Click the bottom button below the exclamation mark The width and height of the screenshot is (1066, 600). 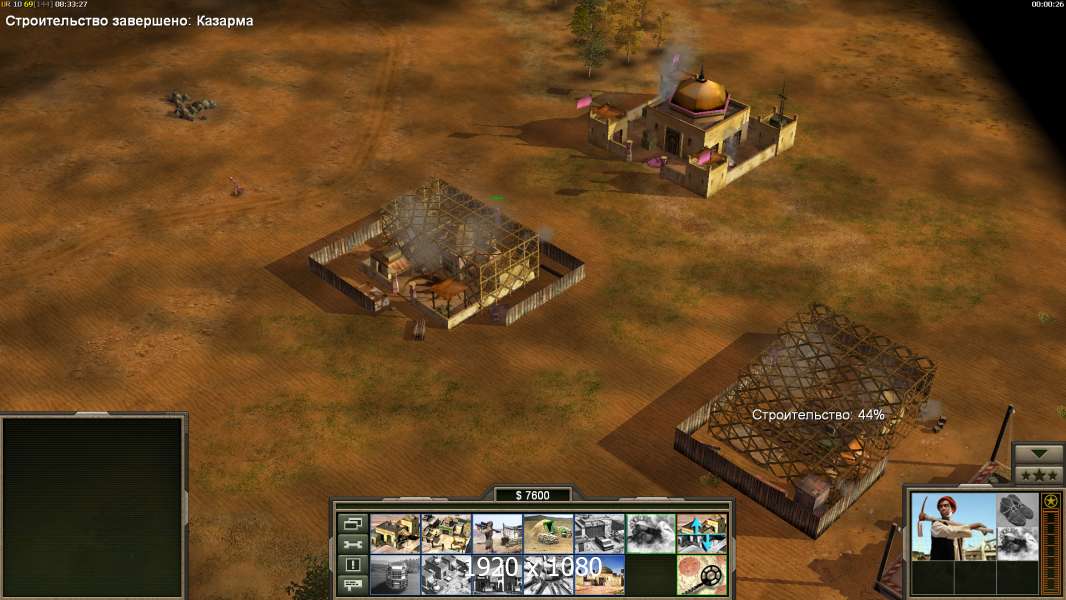(x=352, y=586)
